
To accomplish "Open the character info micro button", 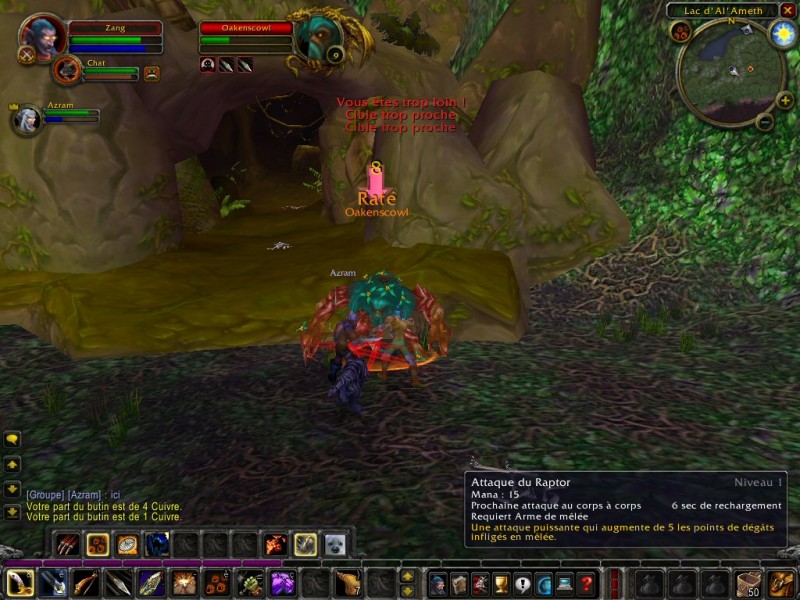I will click(438, 583).
